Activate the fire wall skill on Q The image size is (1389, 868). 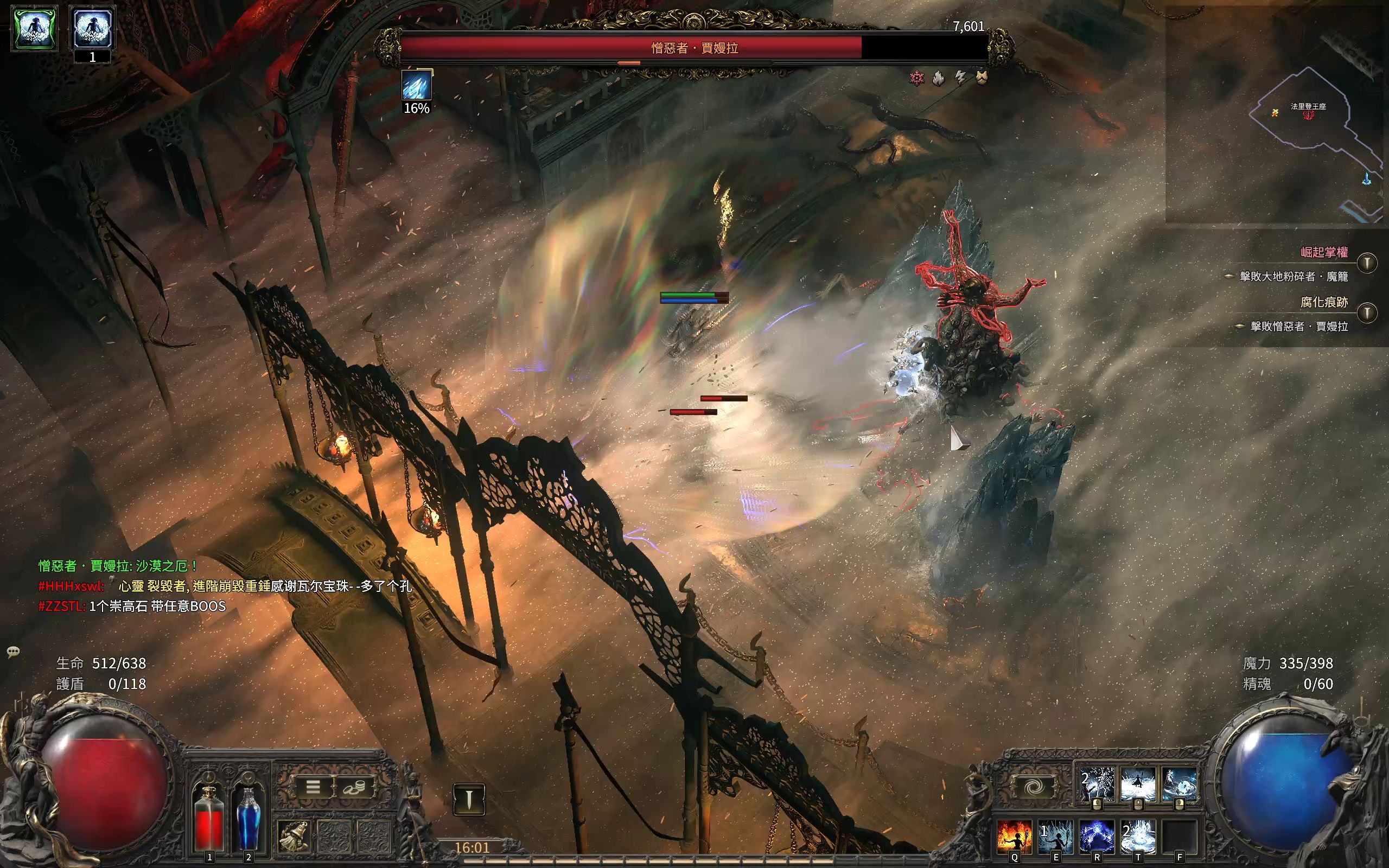[1015, 836]
